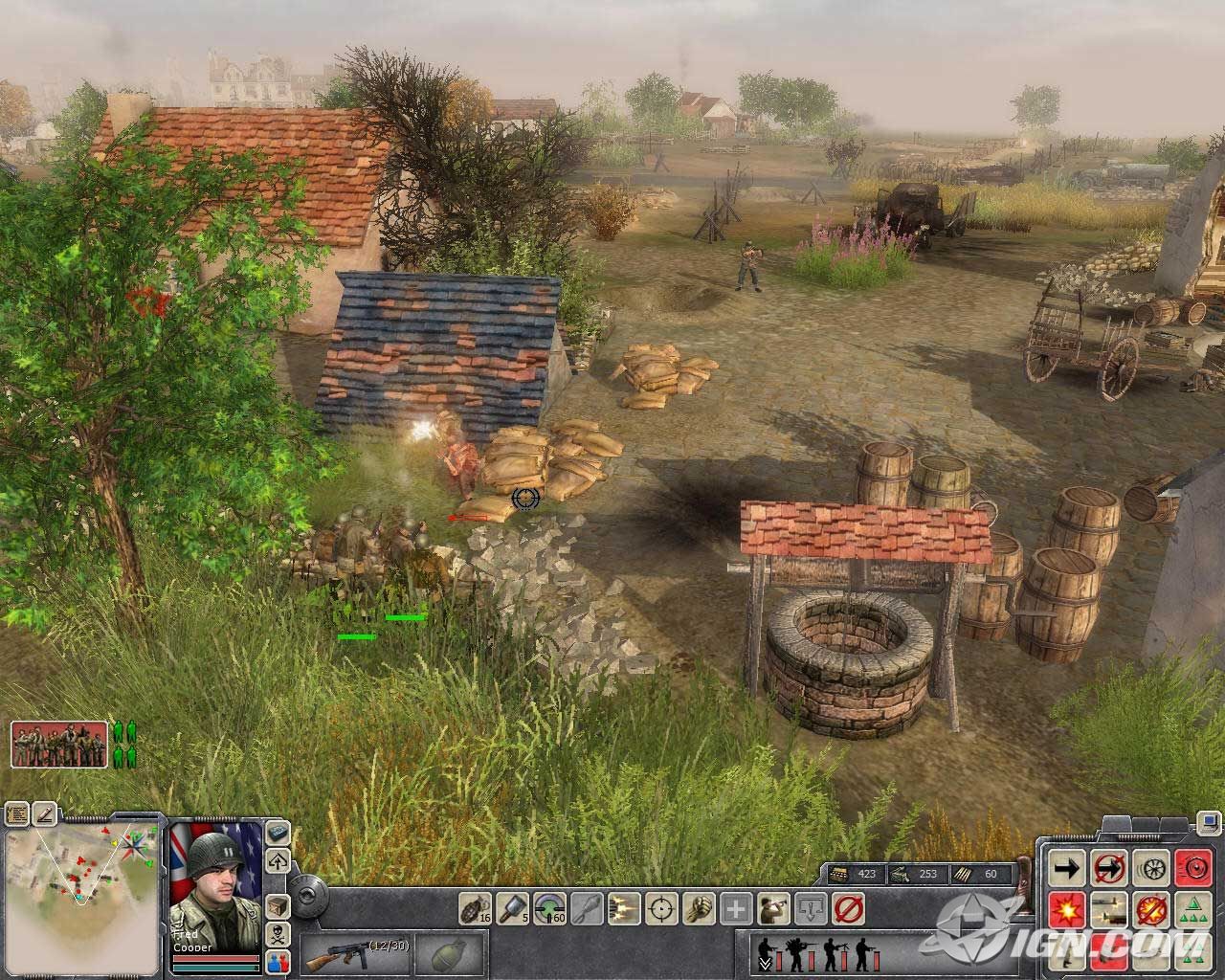
Task: Activate the crosshair aim command
Action: 660,907
